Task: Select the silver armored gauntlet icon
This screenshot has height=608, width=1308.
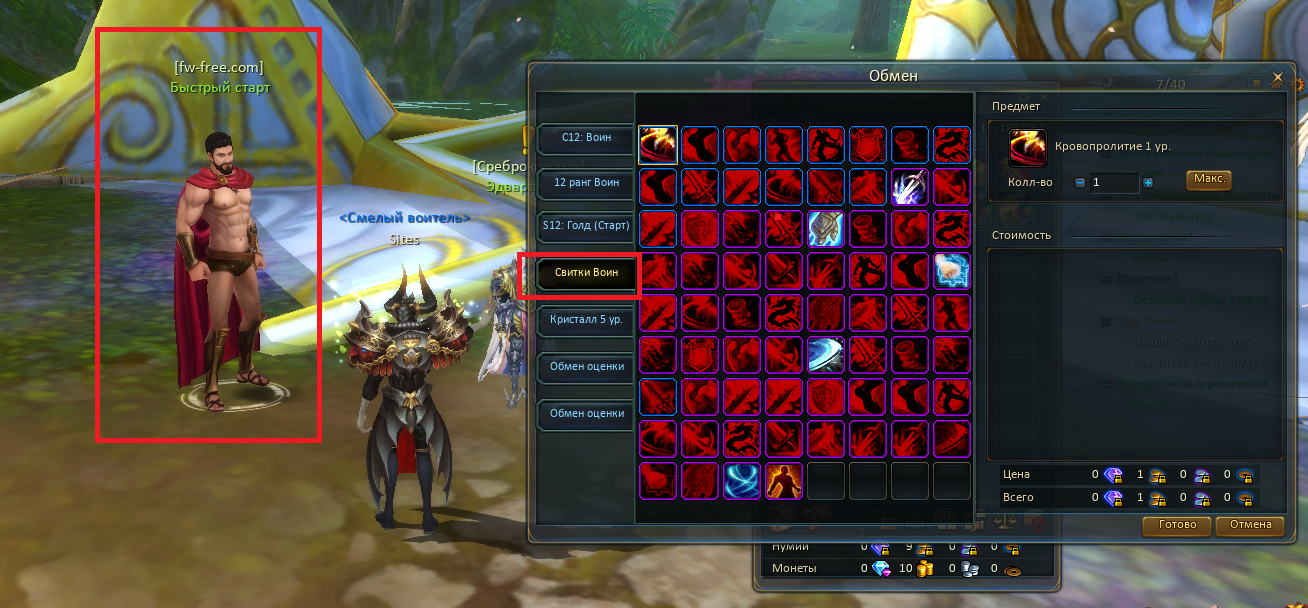Action: pos(826,229)
